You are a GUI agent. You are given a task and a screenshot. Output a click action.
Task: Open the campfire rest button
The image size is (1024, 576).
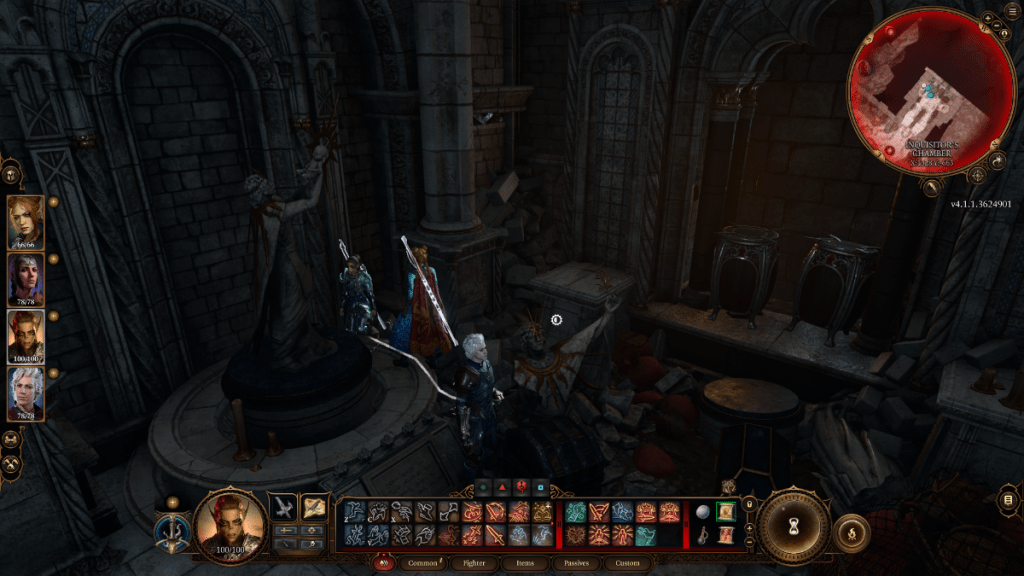click(852, 531)
